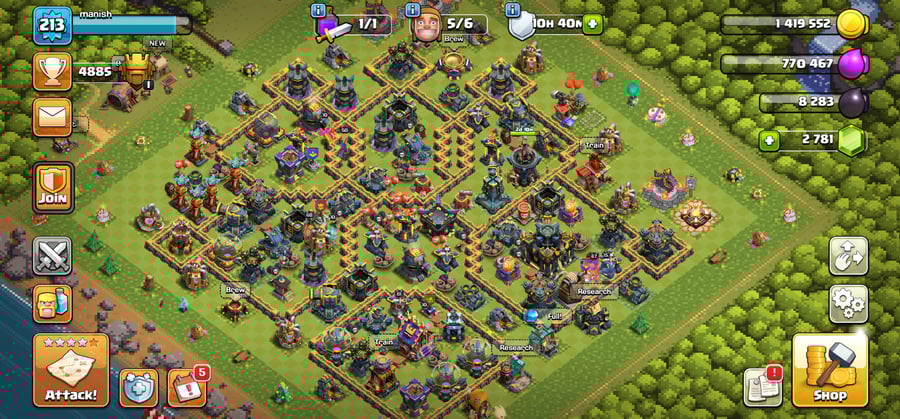Open the level 213 profile badge
This screenshot has height=419, width=900.
pos(52,24)
